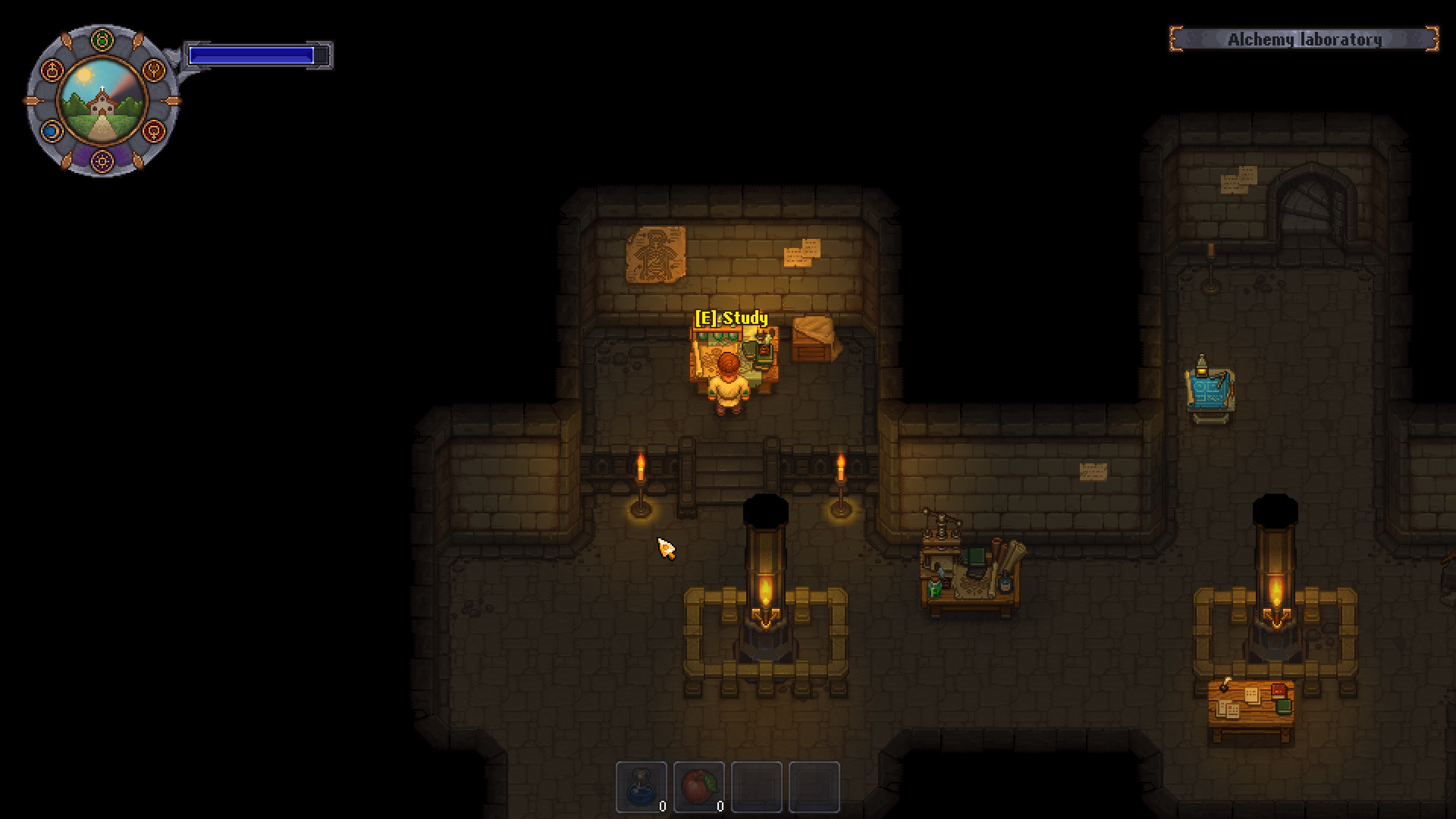Viewport: 1456px width, 819px height.
Task: Select the green day symbol on the wheel
Action: [x=102, y=40]
